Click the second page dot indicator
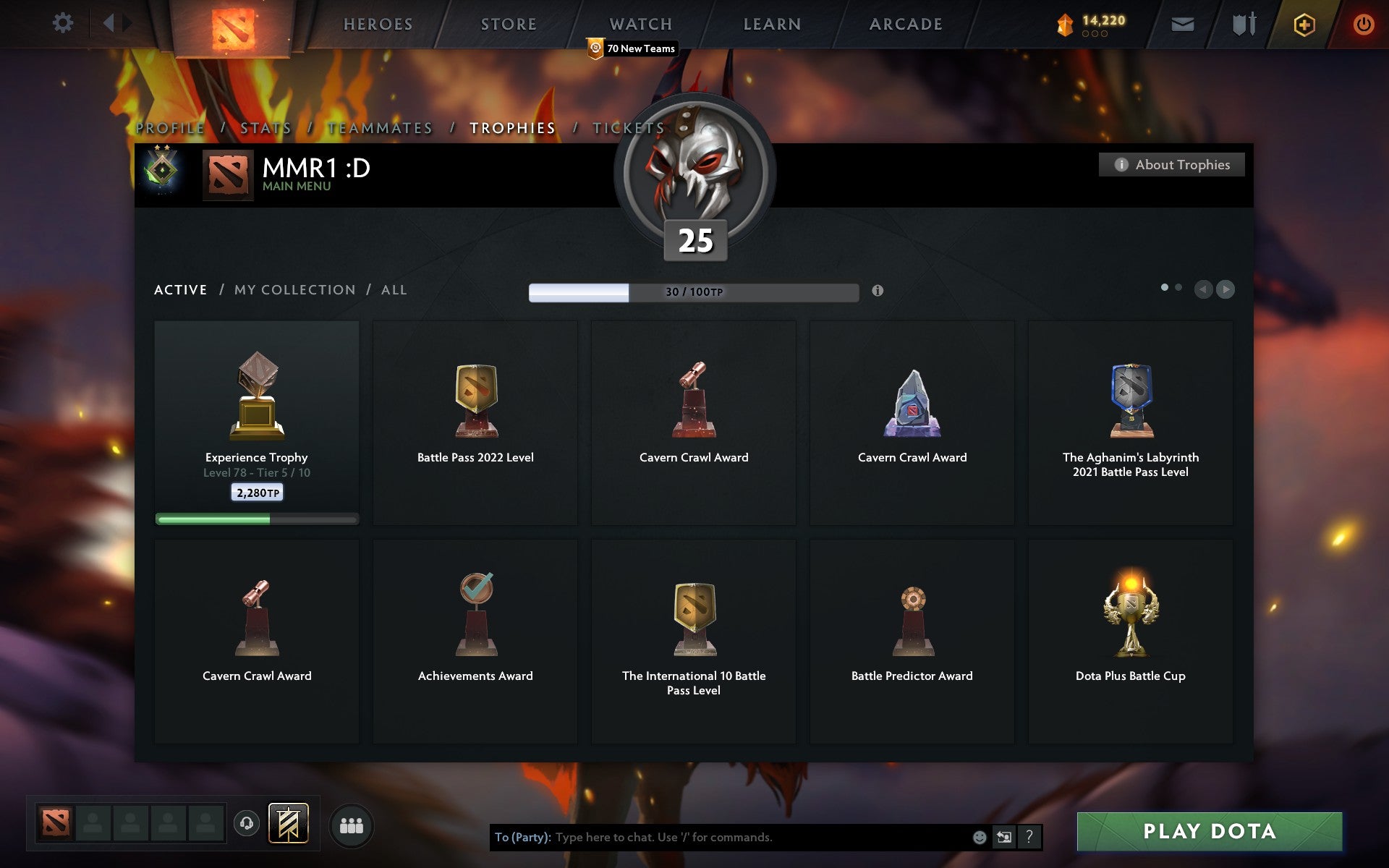The image size is (1389, 868). (1180, 287)
